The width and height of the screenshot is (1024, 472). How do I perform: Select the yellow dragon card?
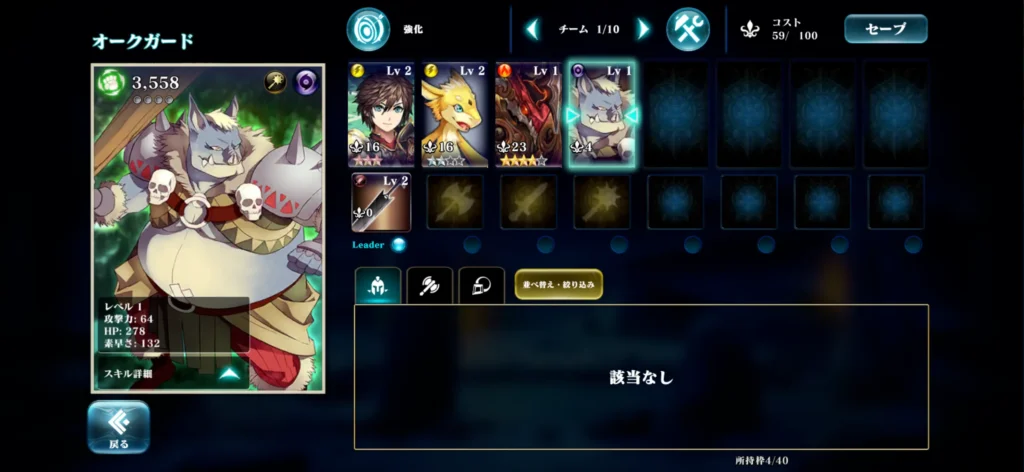pyautogui.click(x=454, y=114)
